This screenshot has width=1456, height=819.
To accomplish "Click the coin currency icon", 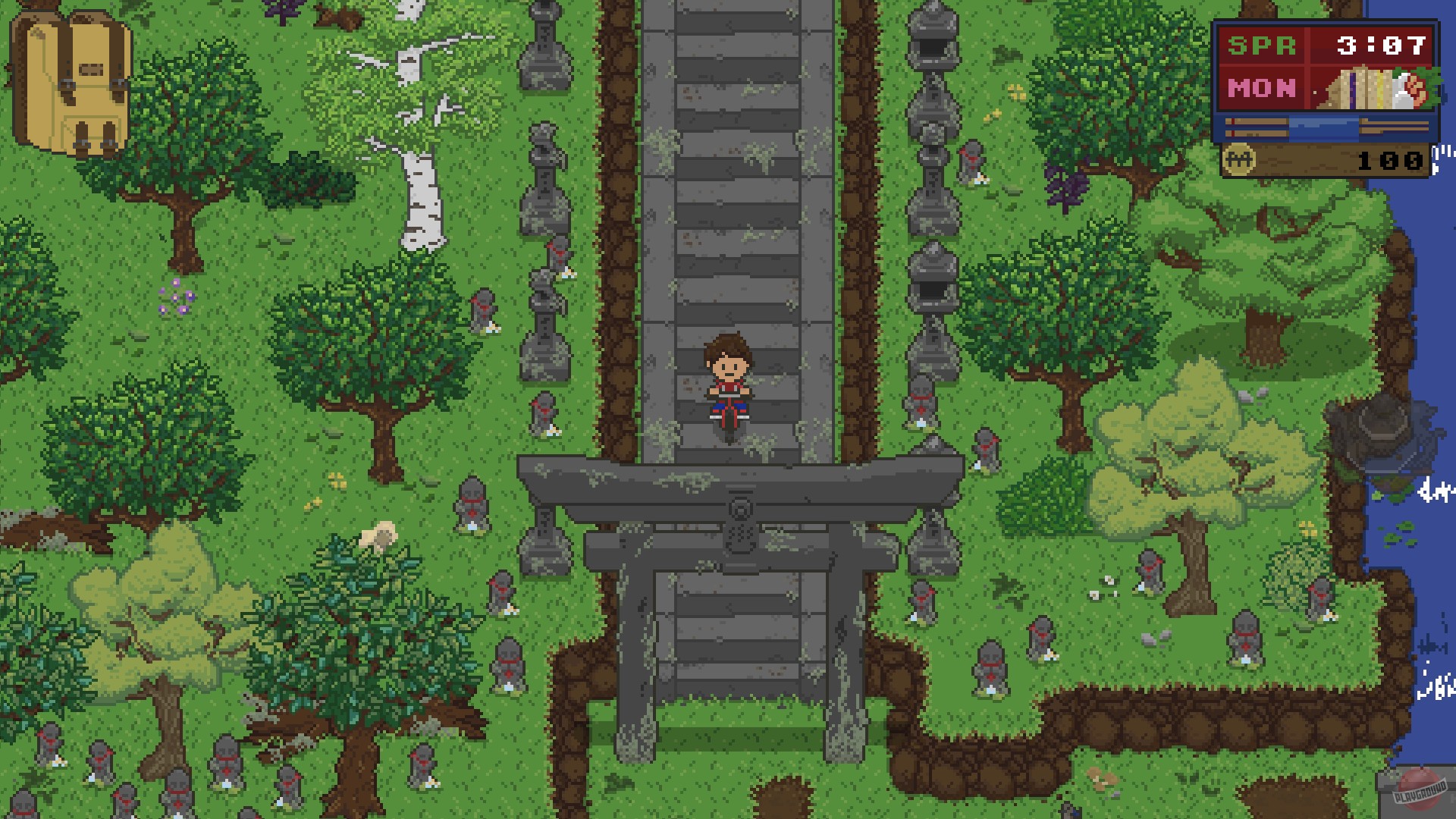I will pyautogui.click(x=1240, y=158).
